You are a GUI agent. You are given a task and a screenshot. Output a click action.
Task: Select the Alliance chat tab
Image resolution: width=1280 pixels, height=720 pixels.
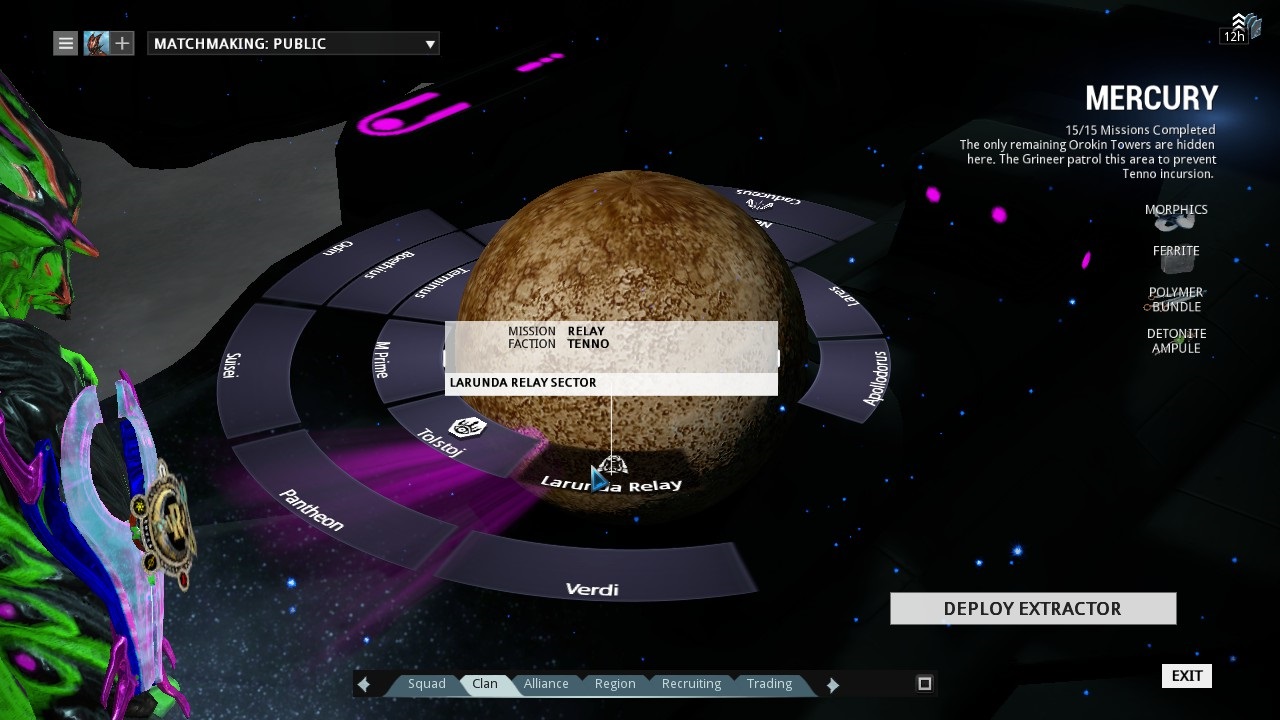pyautogui.click(x=546, y=684)
